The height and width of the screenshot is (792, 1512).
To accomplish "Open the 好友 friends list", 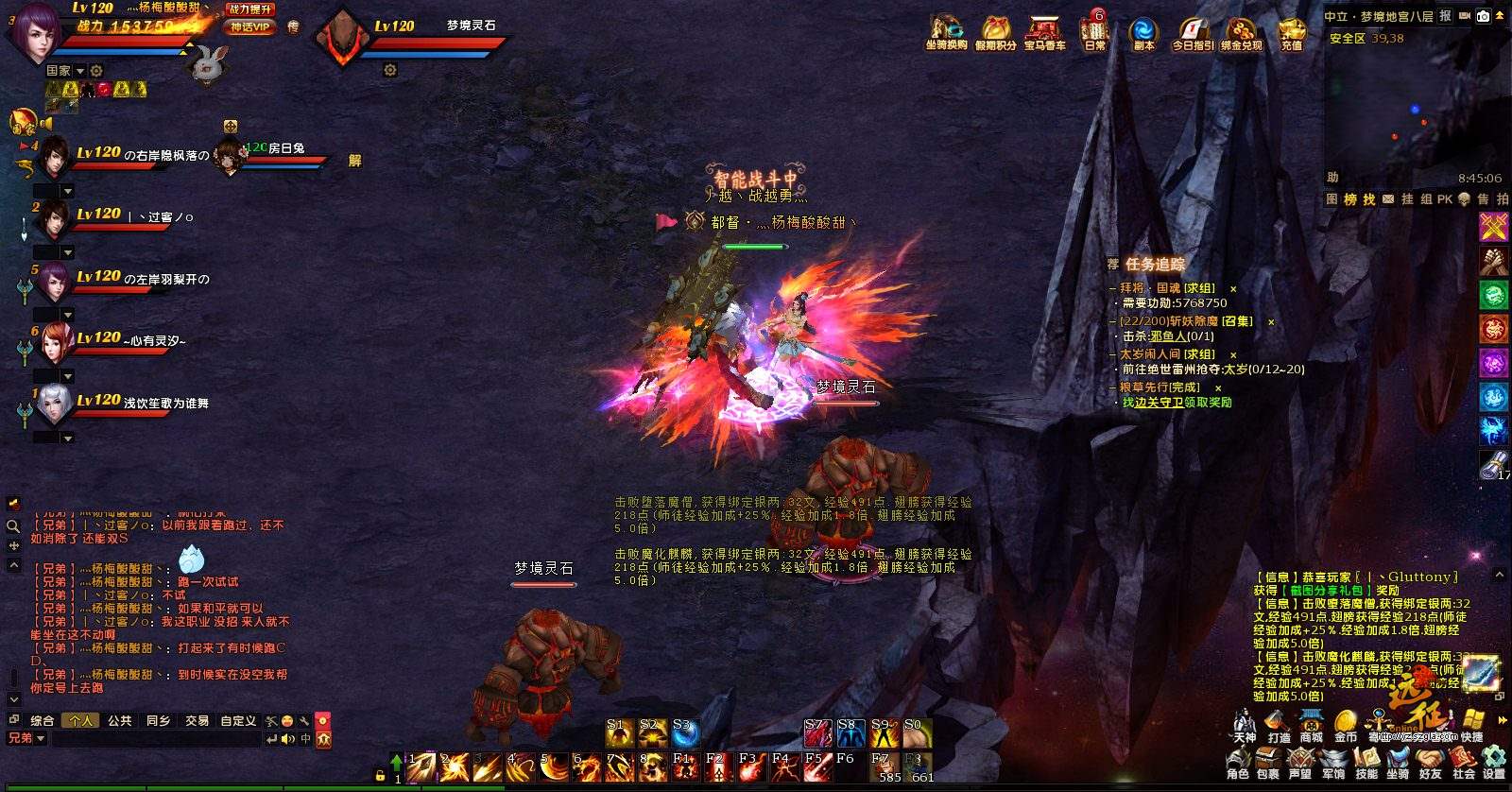I will (x=1430, y=762).
